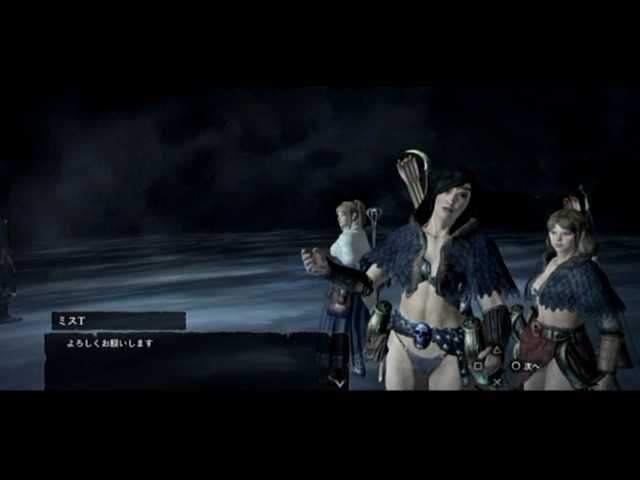Click the dialogue box's continue arrow
640x480 pixels.
click(x=338, y=381)
